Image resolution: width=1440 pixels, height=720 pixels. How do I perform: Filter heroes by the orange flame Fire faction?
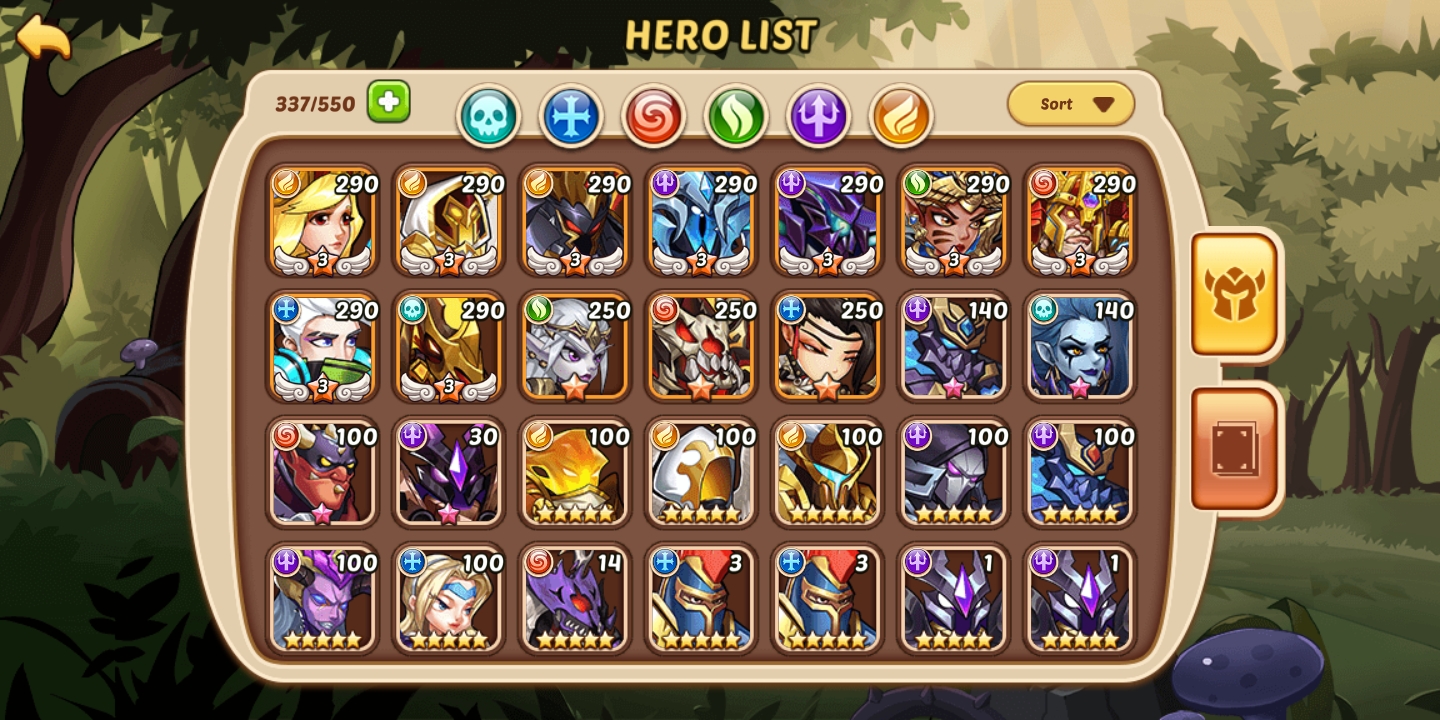902,113
